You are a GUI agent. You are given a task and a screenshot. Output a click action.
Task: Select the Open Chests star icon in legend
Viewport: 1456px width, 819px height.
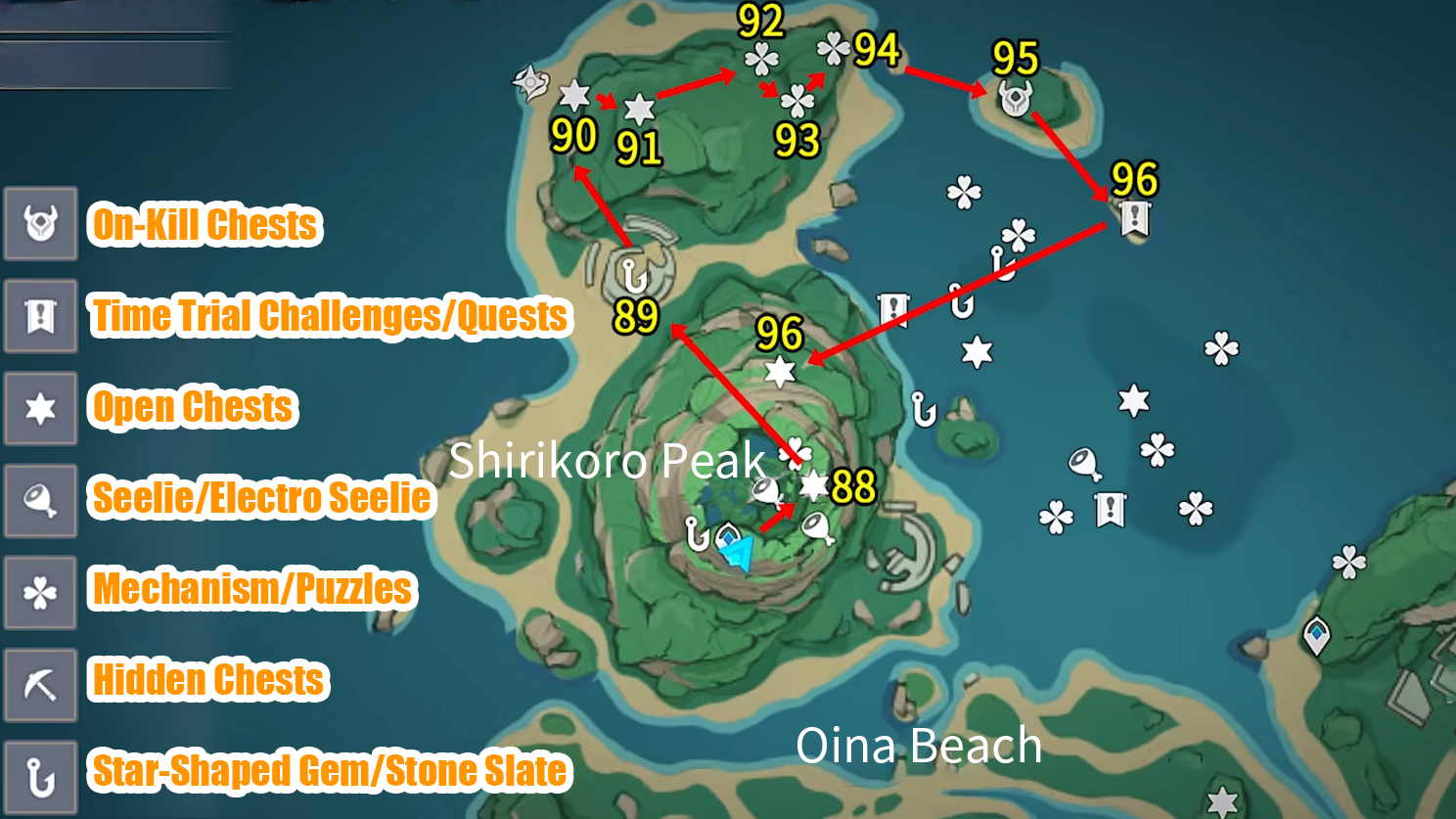pyautogui.click(x=40, y=407)
